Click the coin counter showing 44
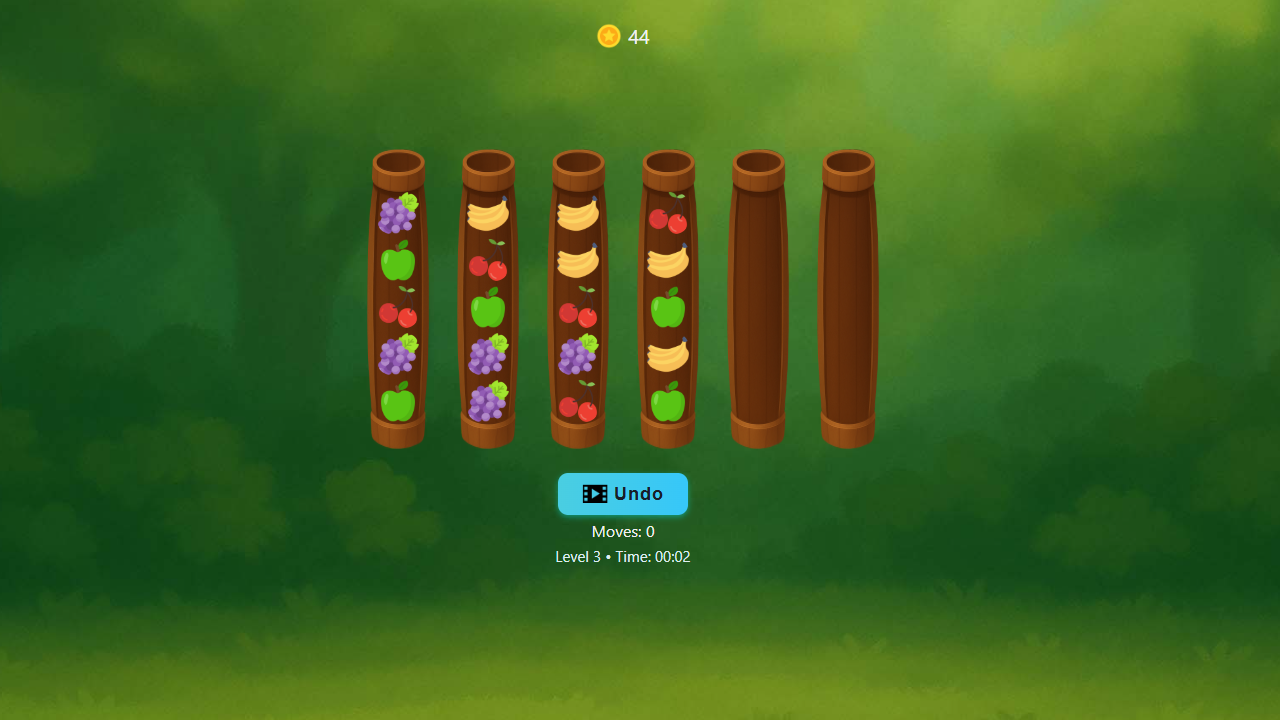Viewport: 1280px width, 720px height. click(638, 37)
